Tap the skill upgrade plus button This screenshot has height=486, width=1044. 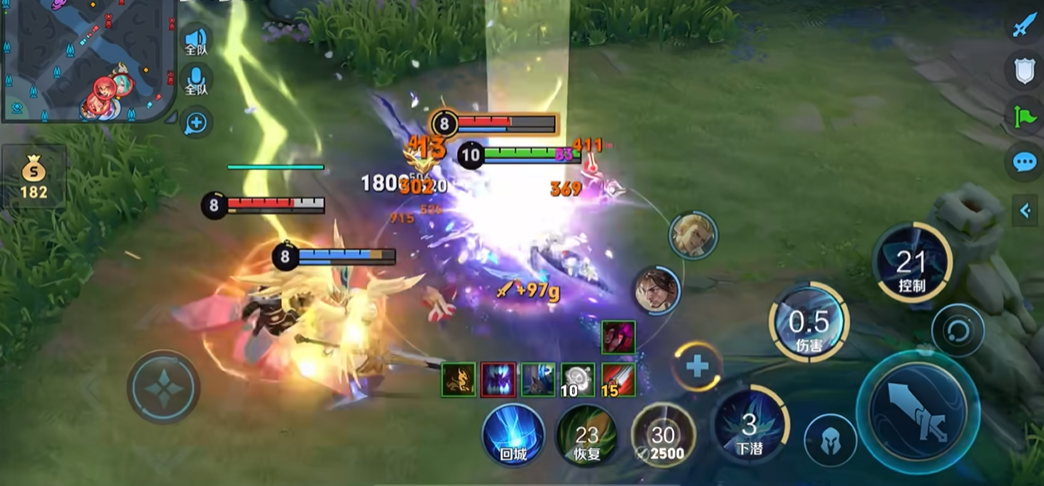click(x=697, y=367)
